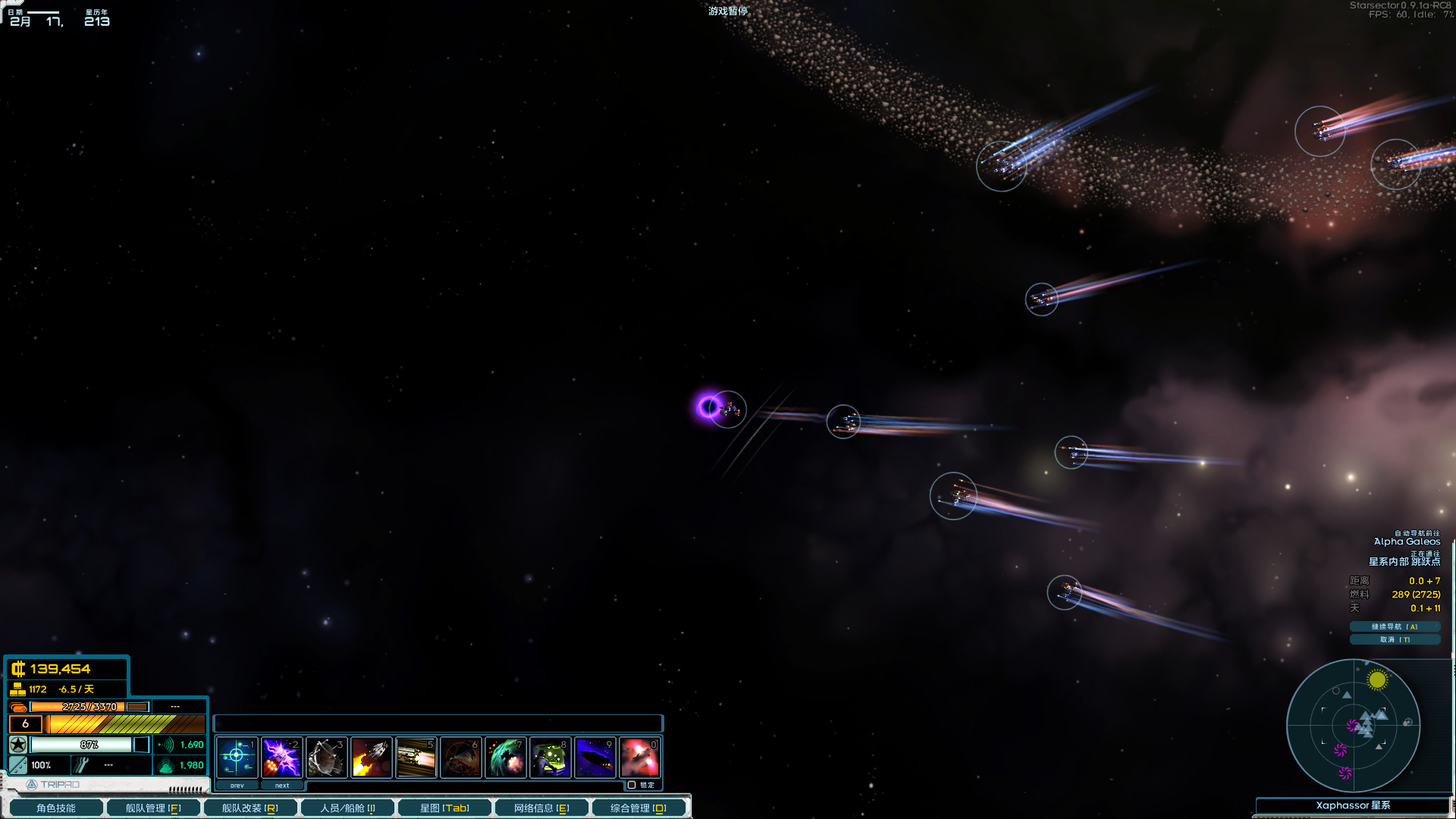Open the 网络信息 intel screen
1456x819 pixels.
541,808
